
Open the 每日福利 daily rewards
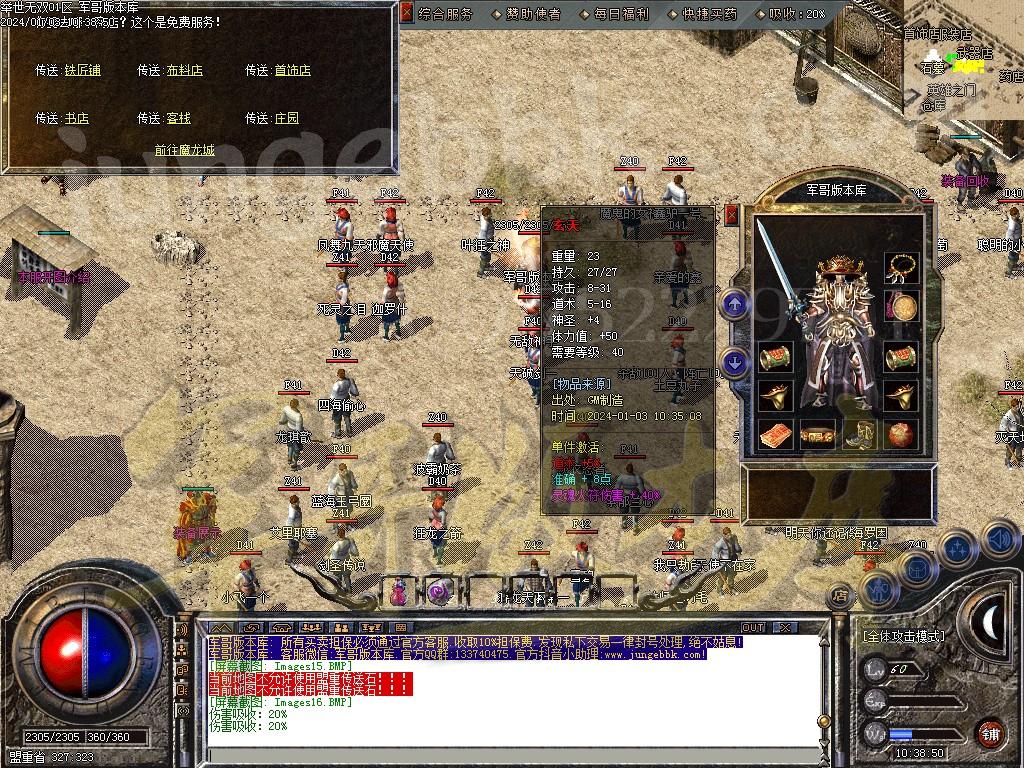[x=621, y=14]
